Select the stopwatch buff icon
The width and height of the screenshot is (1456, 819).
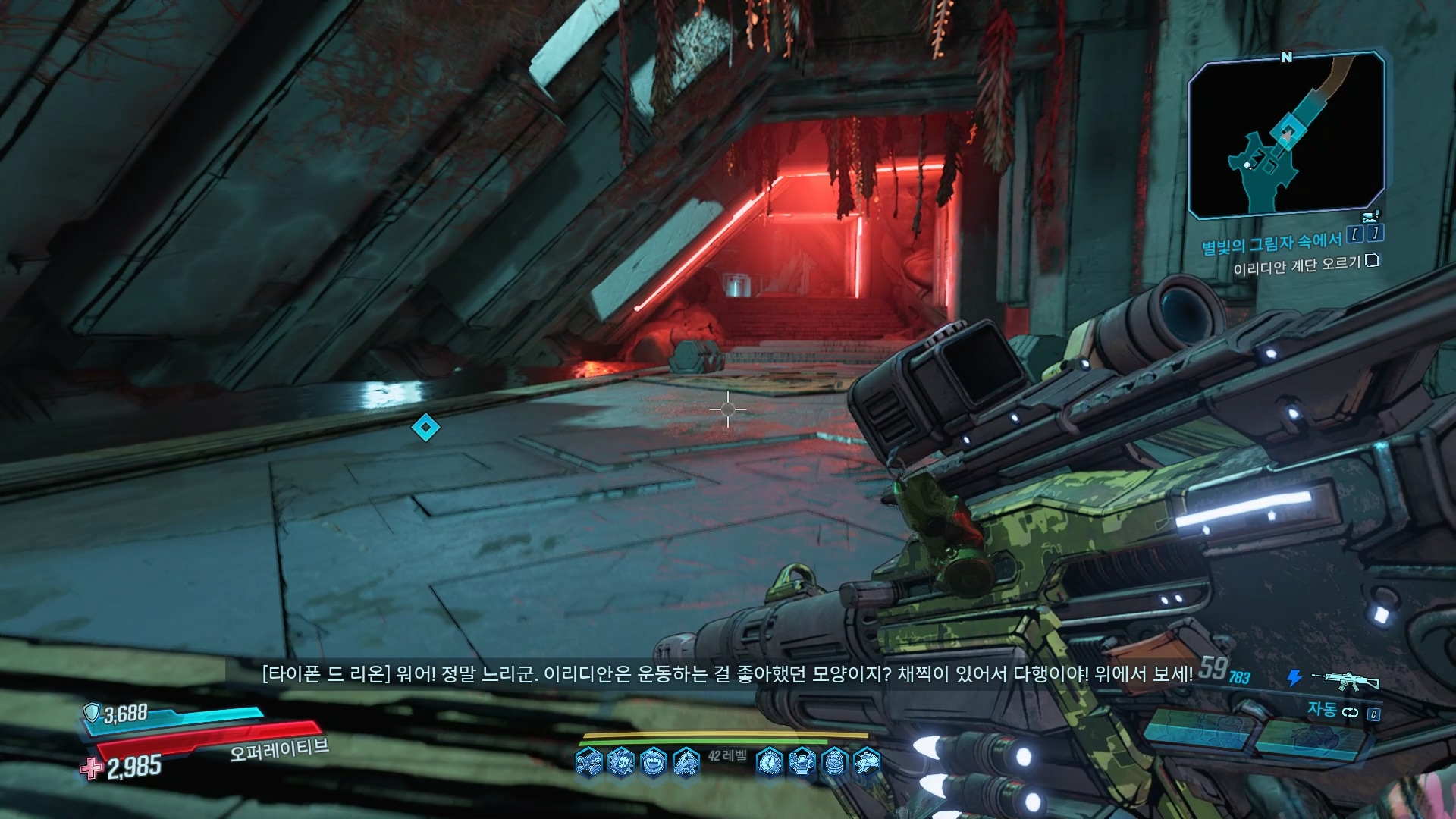point(770,761)
